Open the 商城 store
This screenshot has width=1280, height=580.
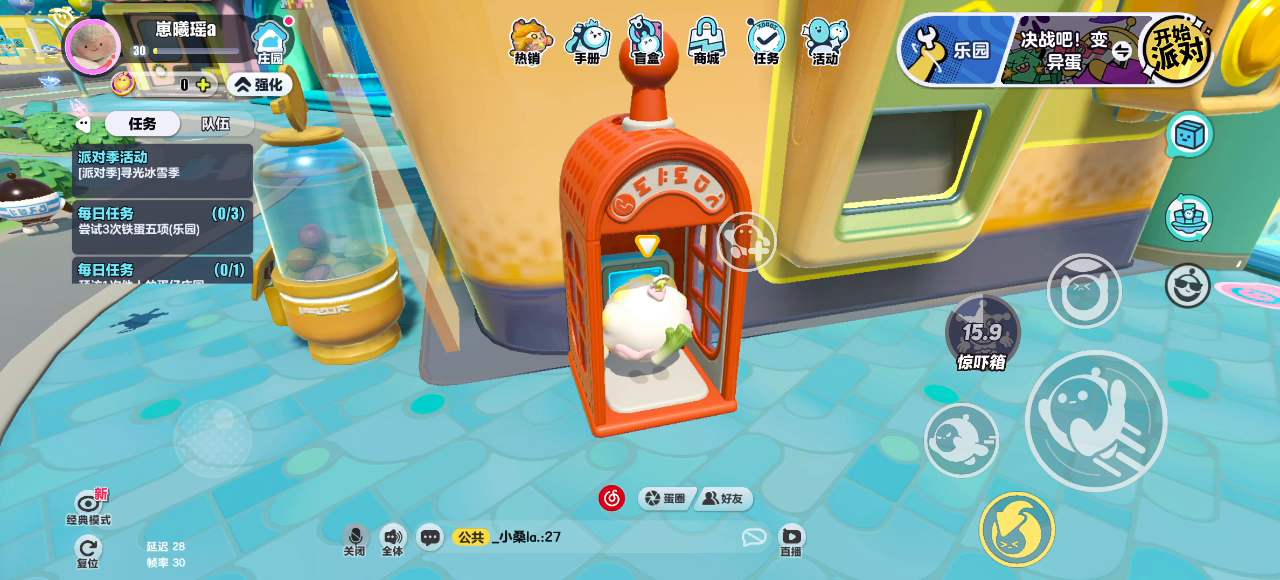click(x=706, y=42)
